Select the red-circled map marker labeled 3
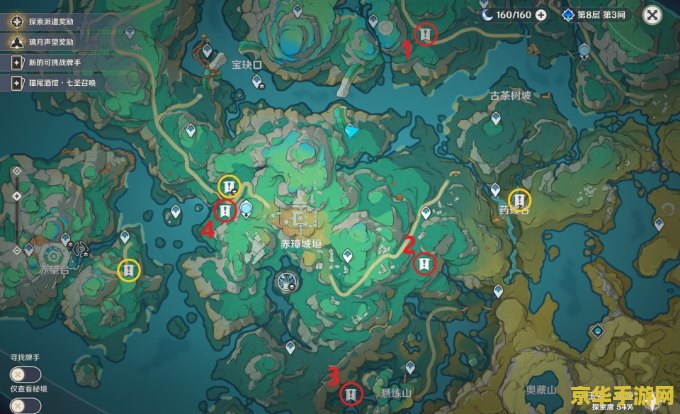Screen dimensions: 680x414 [350, 395]
